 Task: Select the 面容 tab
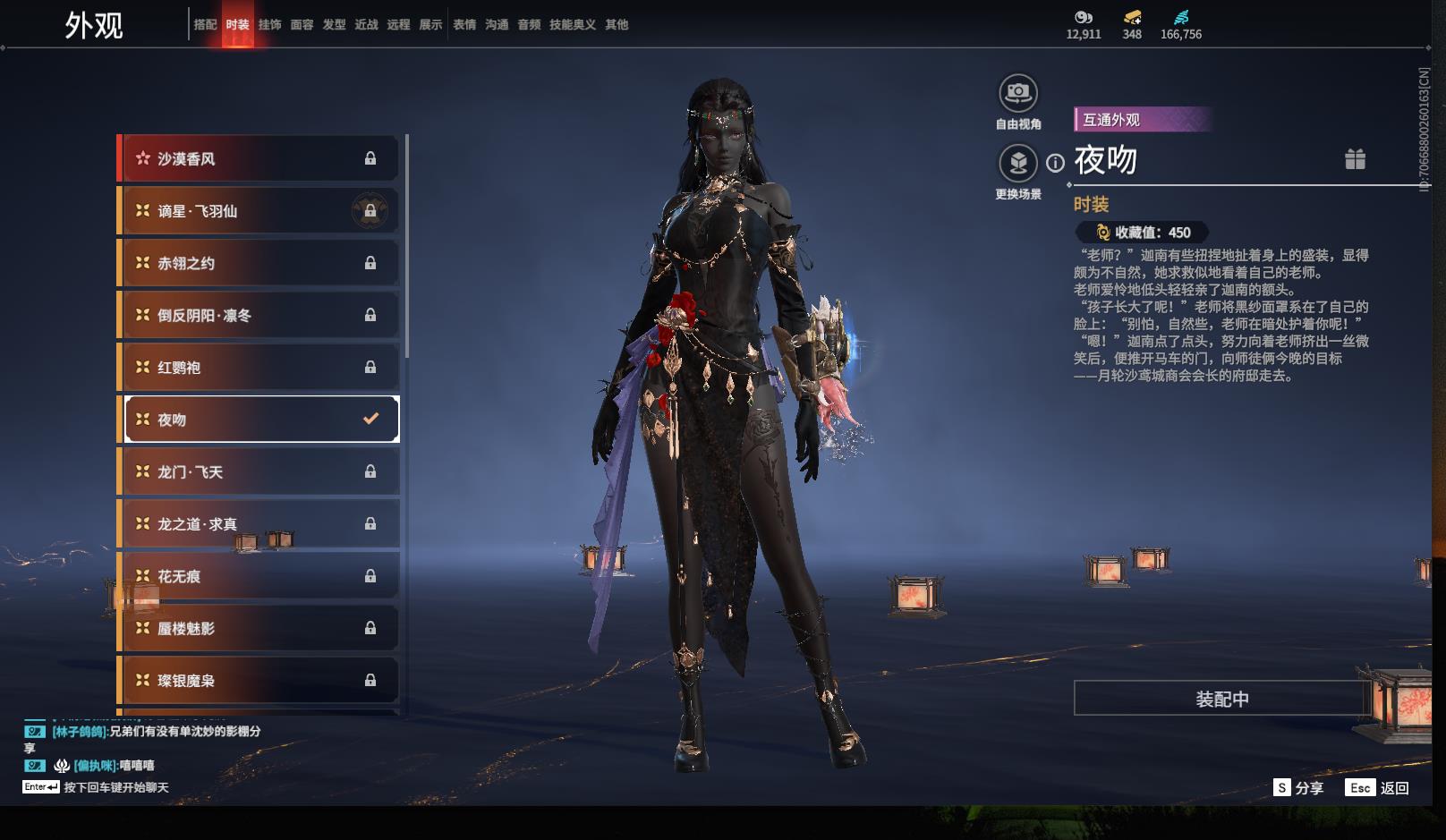(302, 25)
